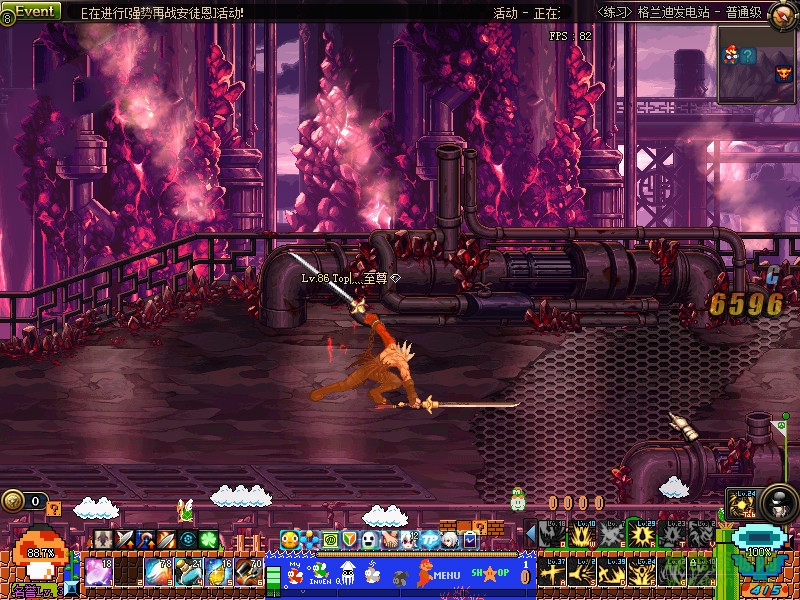Click the white ghost shortcut icon
Image resolution: width=800 pixels, height=600 pixels.
[369, 540]
